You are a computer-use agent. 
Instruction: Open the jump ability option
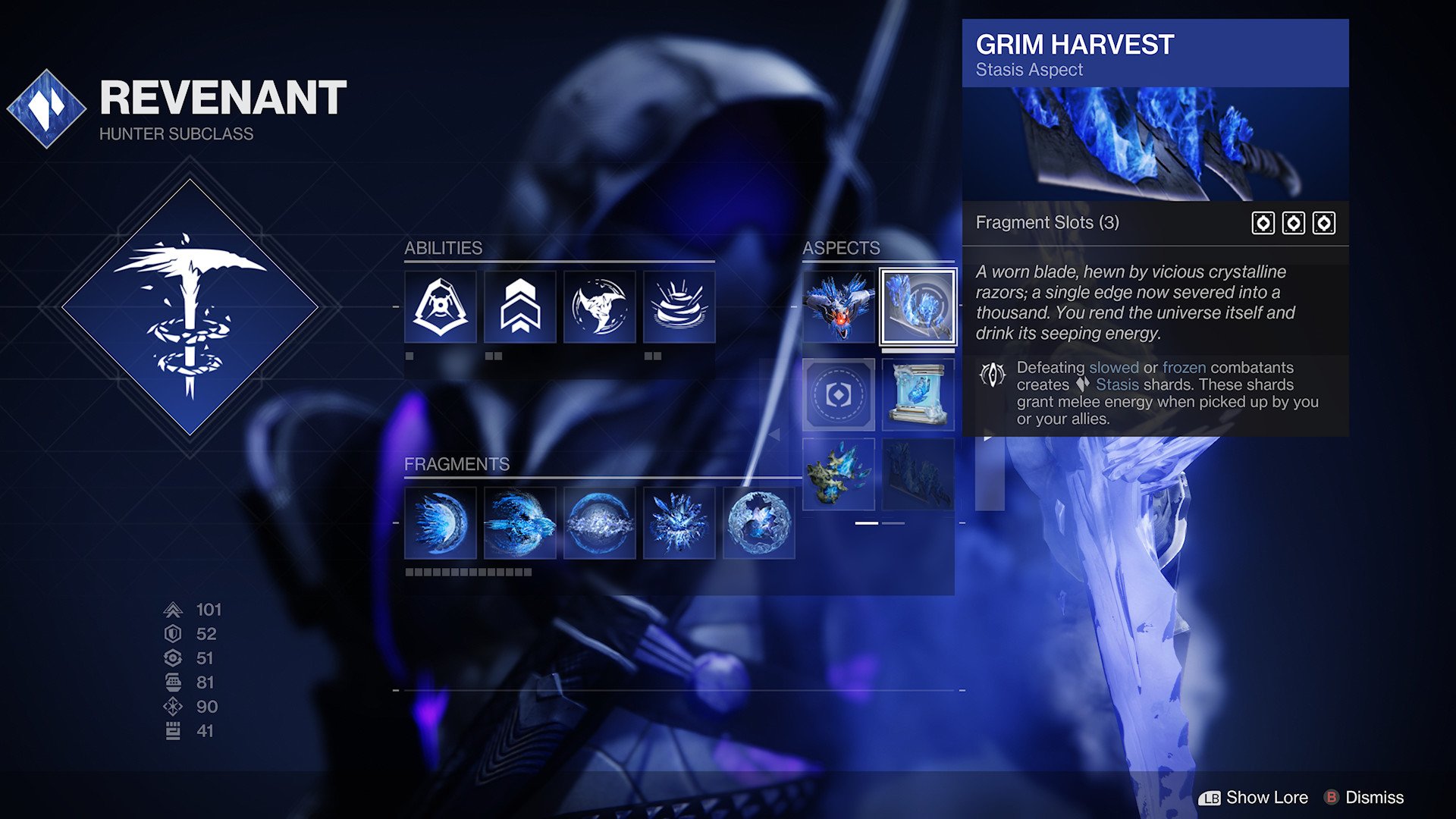[519, 307]
